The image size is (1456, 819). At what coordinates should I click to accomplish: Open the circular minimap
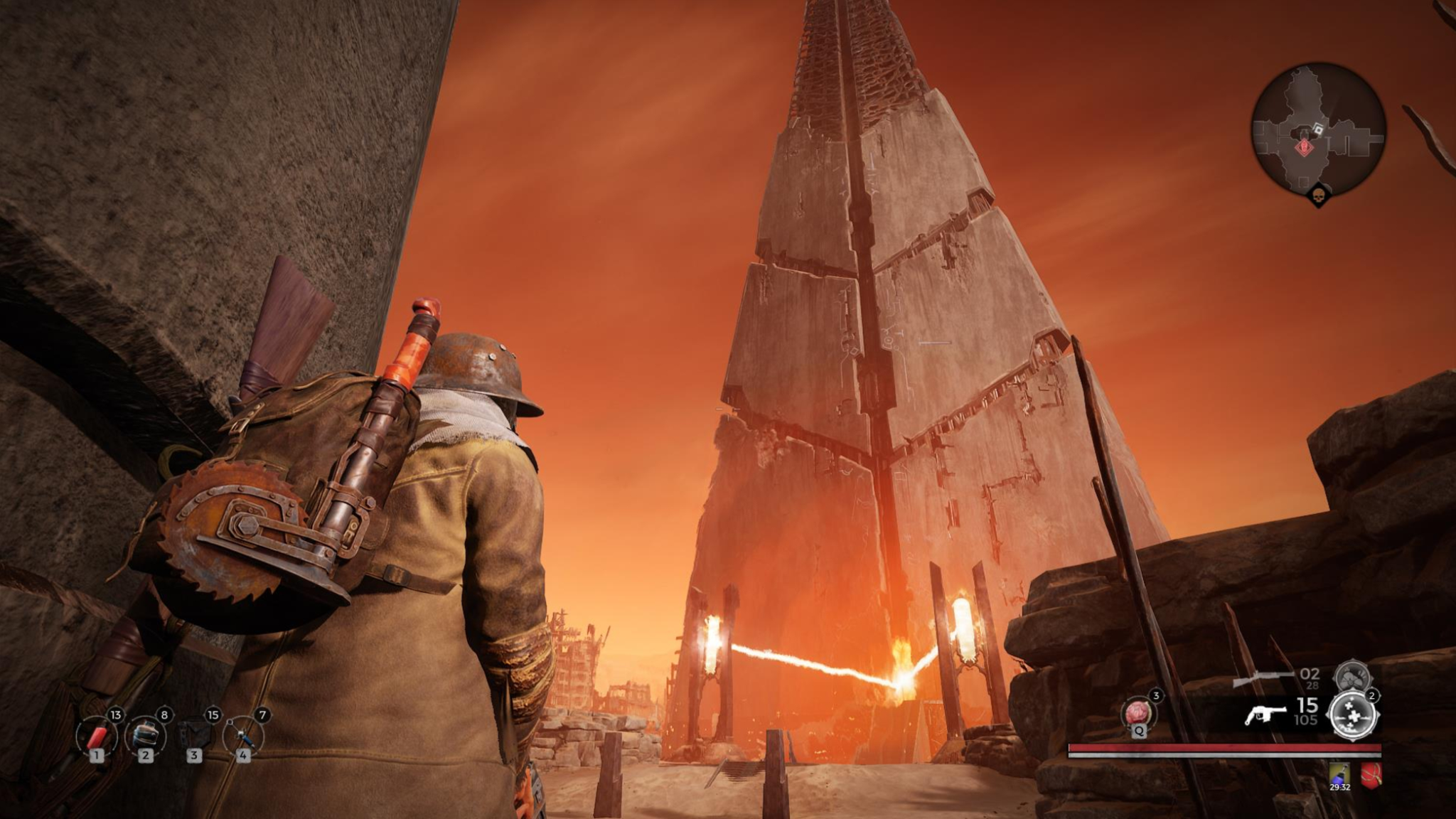1317,136
